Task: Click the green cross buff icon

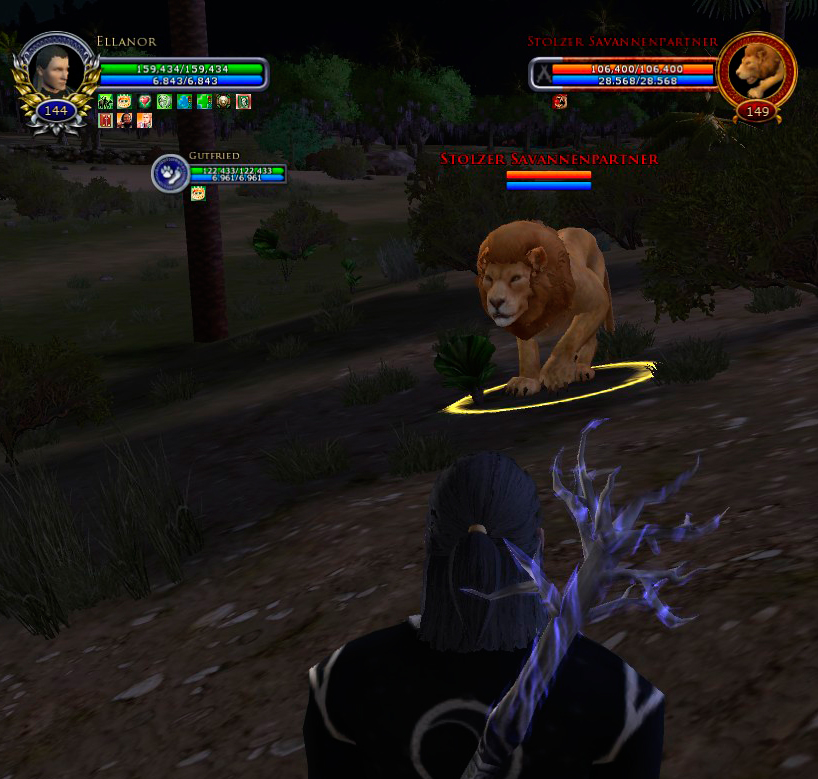Action: click(204, 101)
